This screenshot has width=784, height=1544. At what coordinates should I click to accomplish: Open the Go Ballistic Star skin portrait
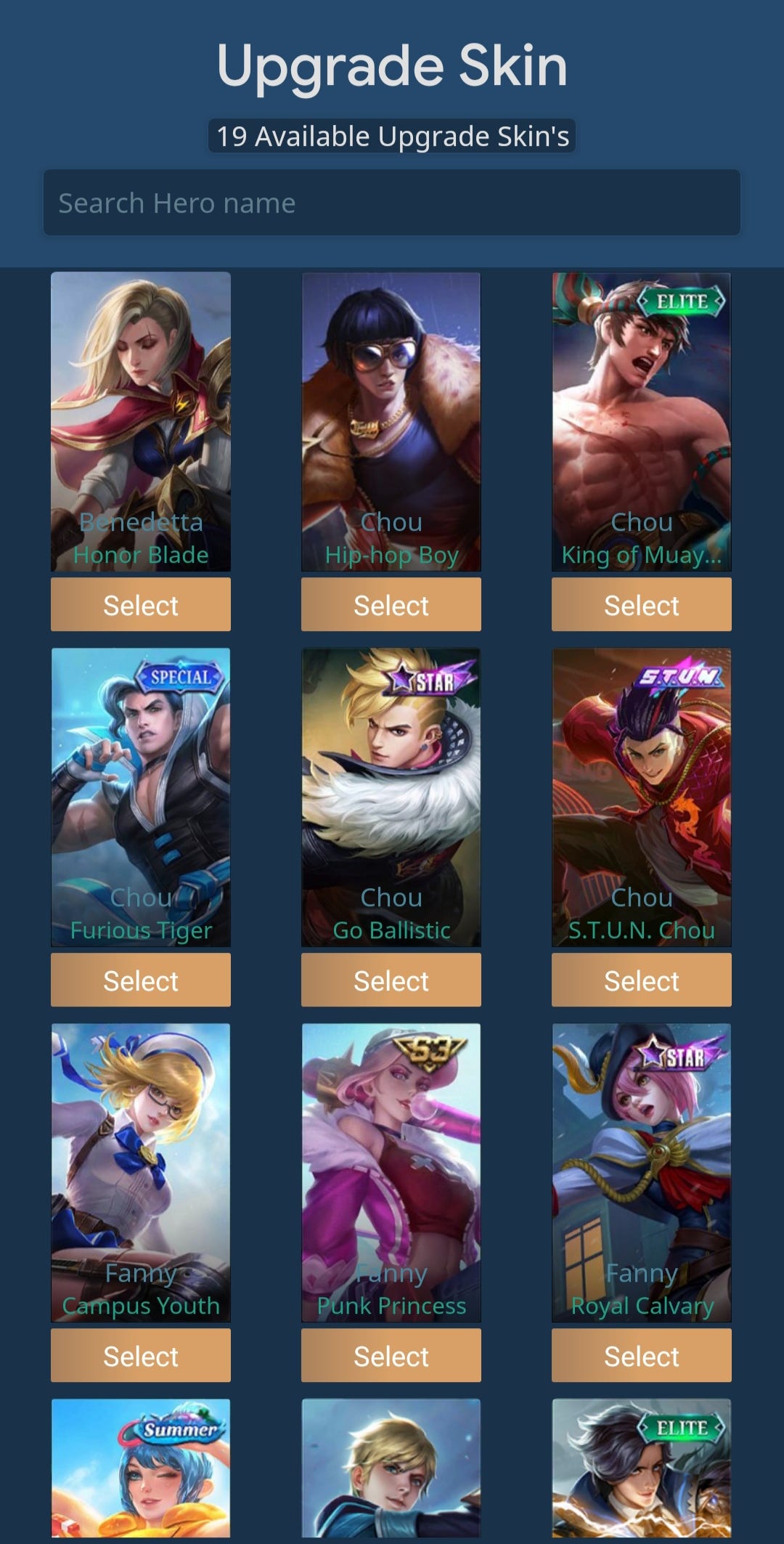(x=391, y=797)
